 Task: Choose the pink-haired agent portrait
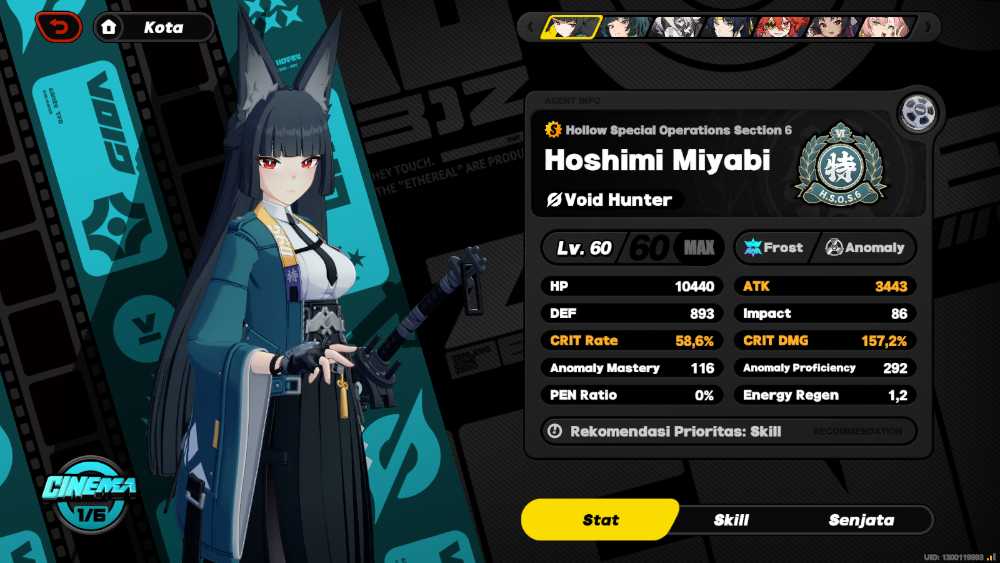point(882,27)
